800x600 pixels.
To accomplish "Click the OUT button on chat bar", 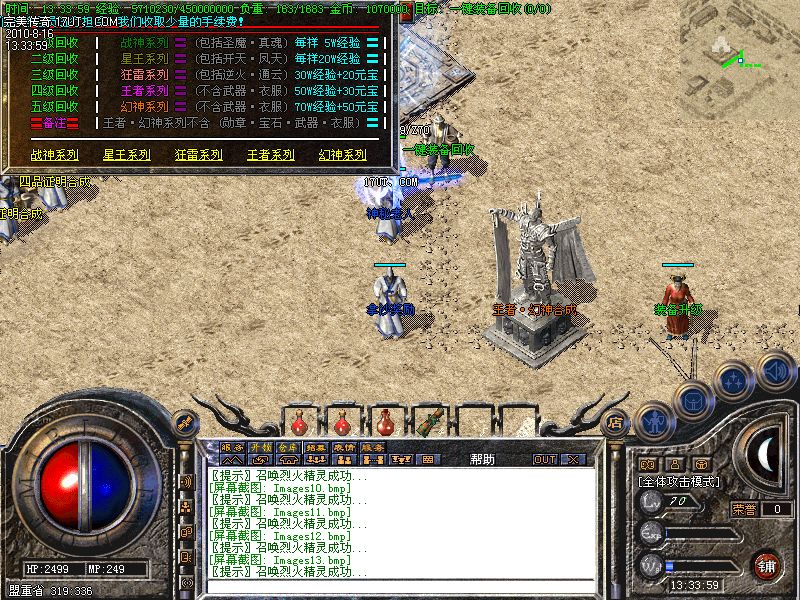I will pyautogui.click(x=544, y=460).
